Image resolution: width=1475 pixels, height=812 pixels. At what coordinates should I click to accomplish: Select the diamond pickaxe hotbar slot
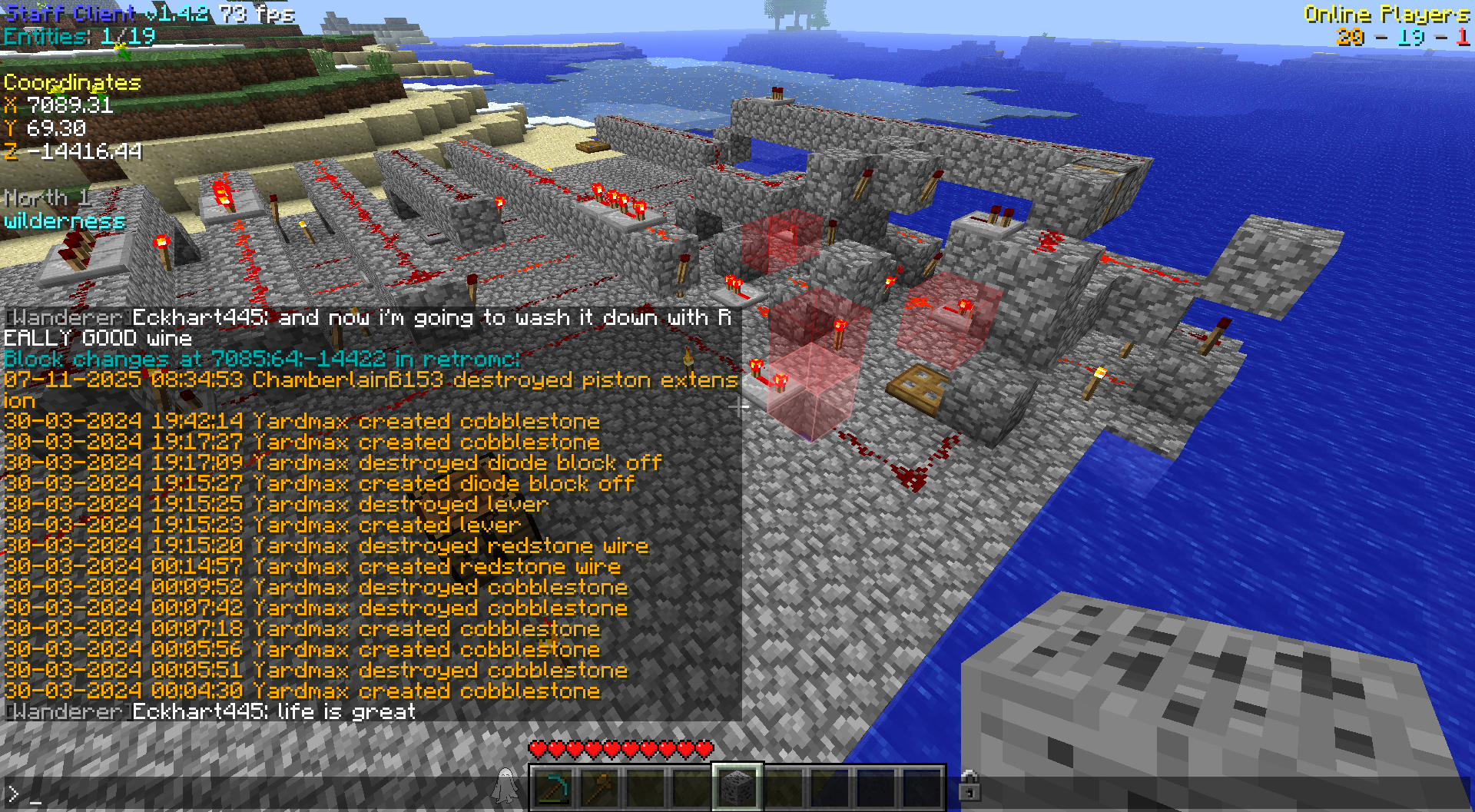pyautogui.click(x=553, y=787)
